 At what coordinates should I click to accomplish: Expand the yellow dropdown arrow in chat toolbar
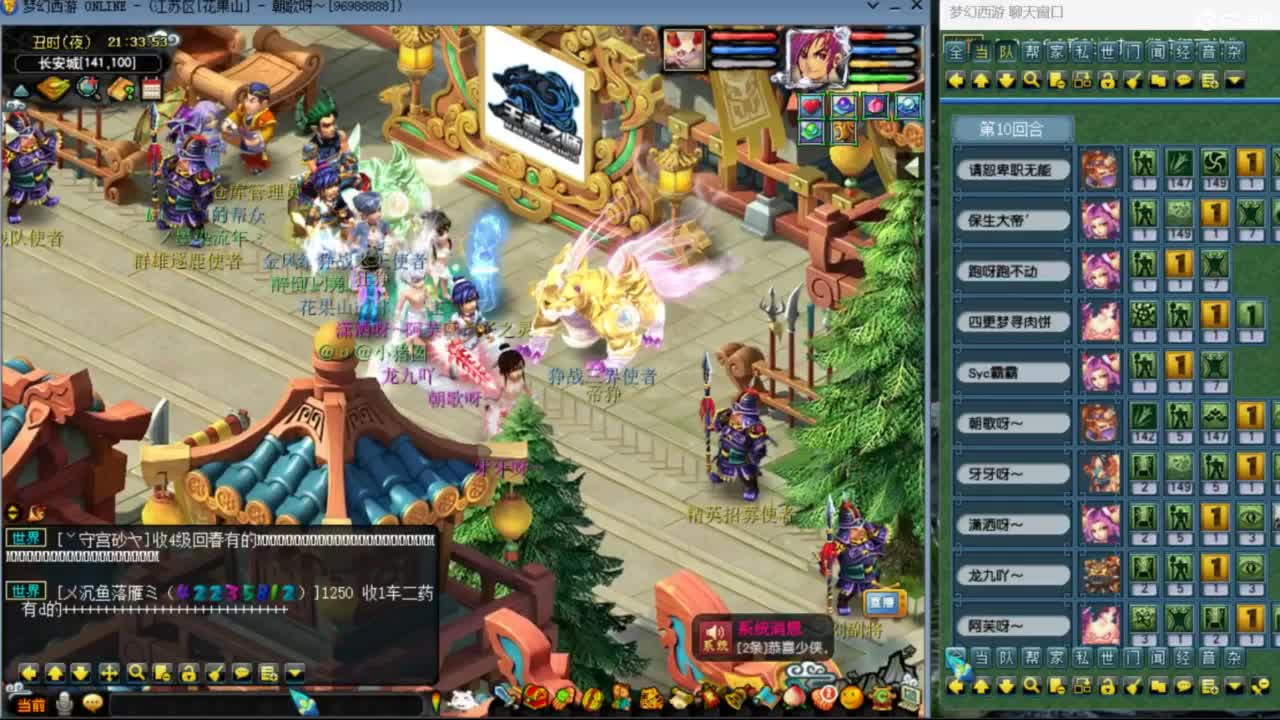(295, 671)
